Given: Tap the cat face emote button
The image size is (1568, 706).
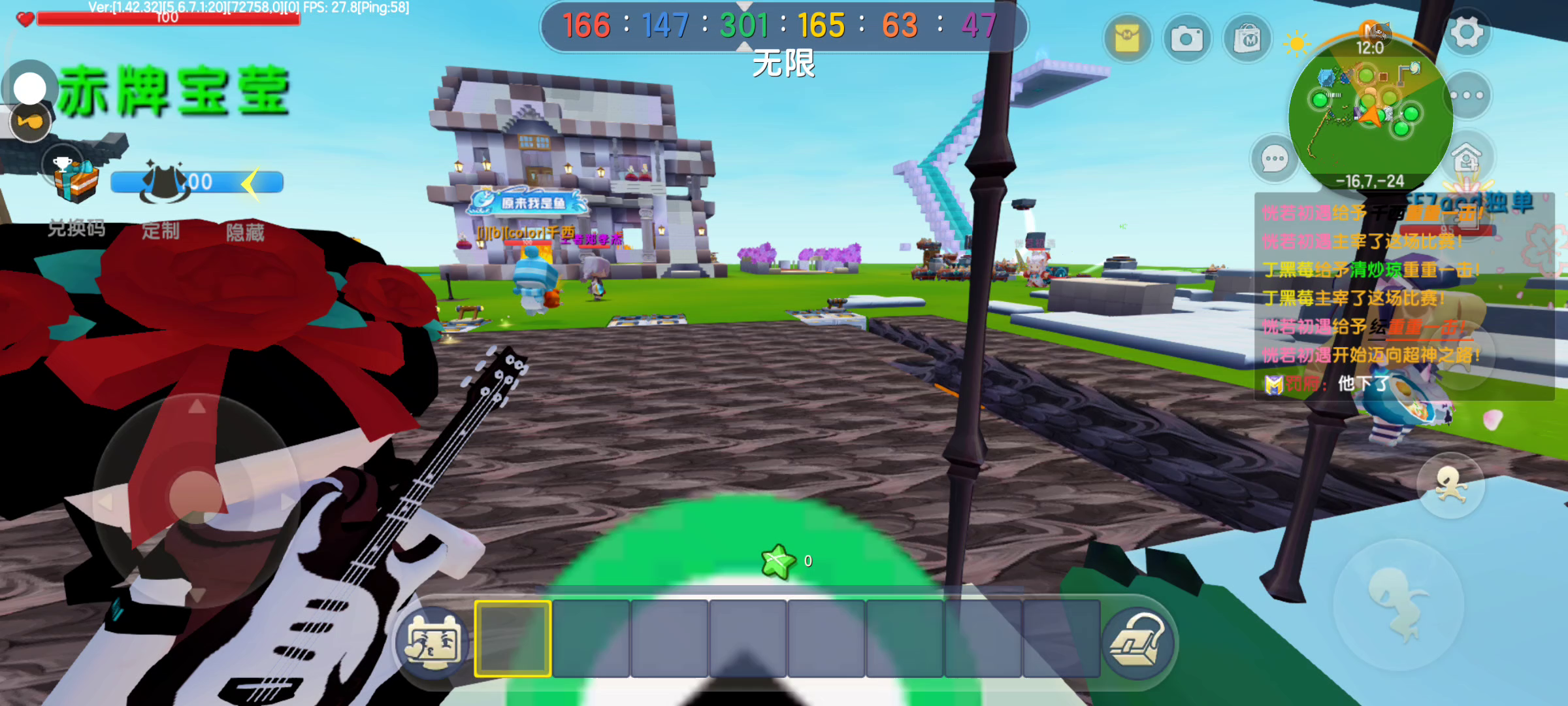Looking at the screenshot, I should coord(433,642).
